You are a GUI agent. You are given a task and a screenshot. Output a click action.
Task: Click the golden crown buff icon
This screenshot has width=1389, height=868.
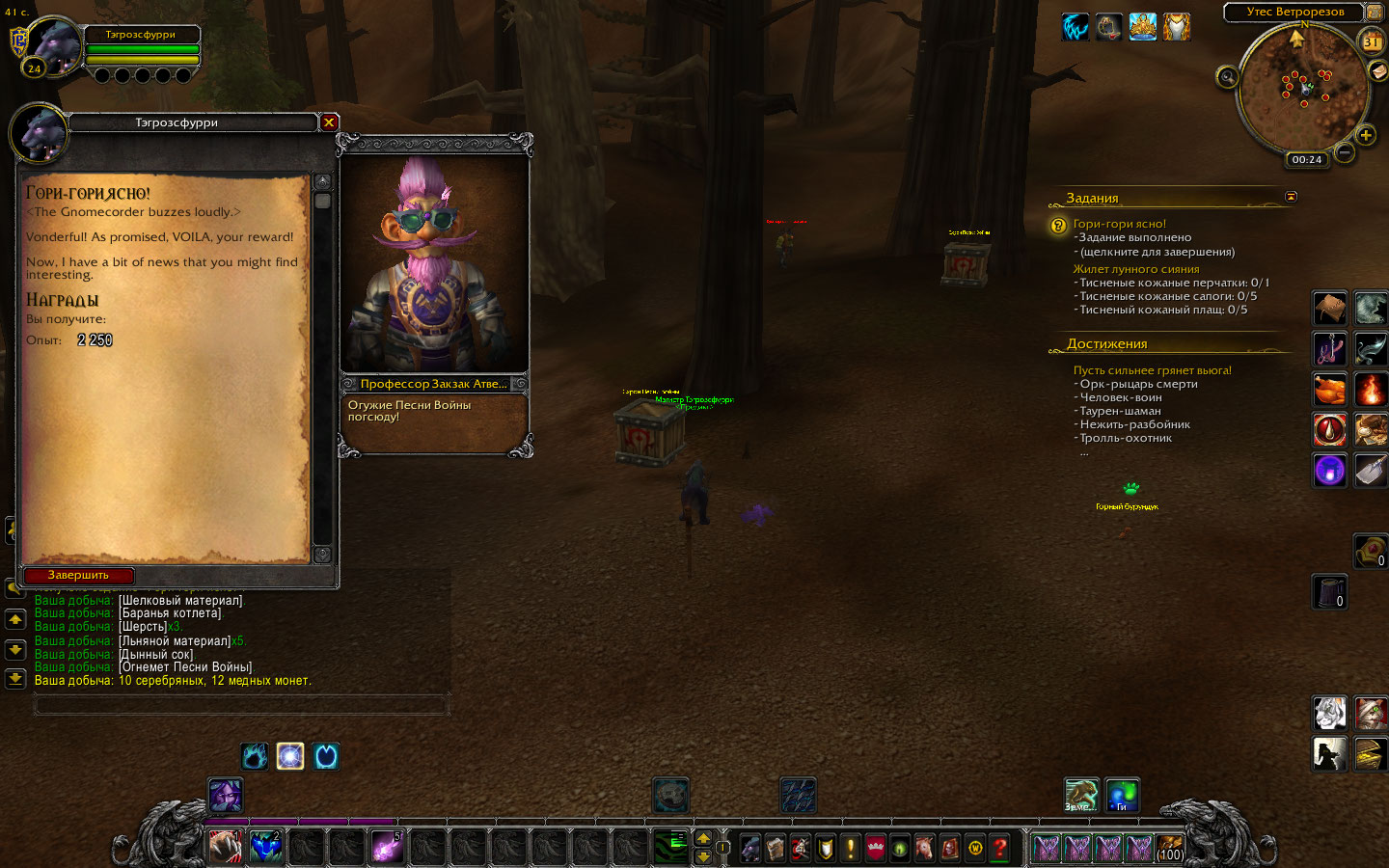pos(1142,27)
